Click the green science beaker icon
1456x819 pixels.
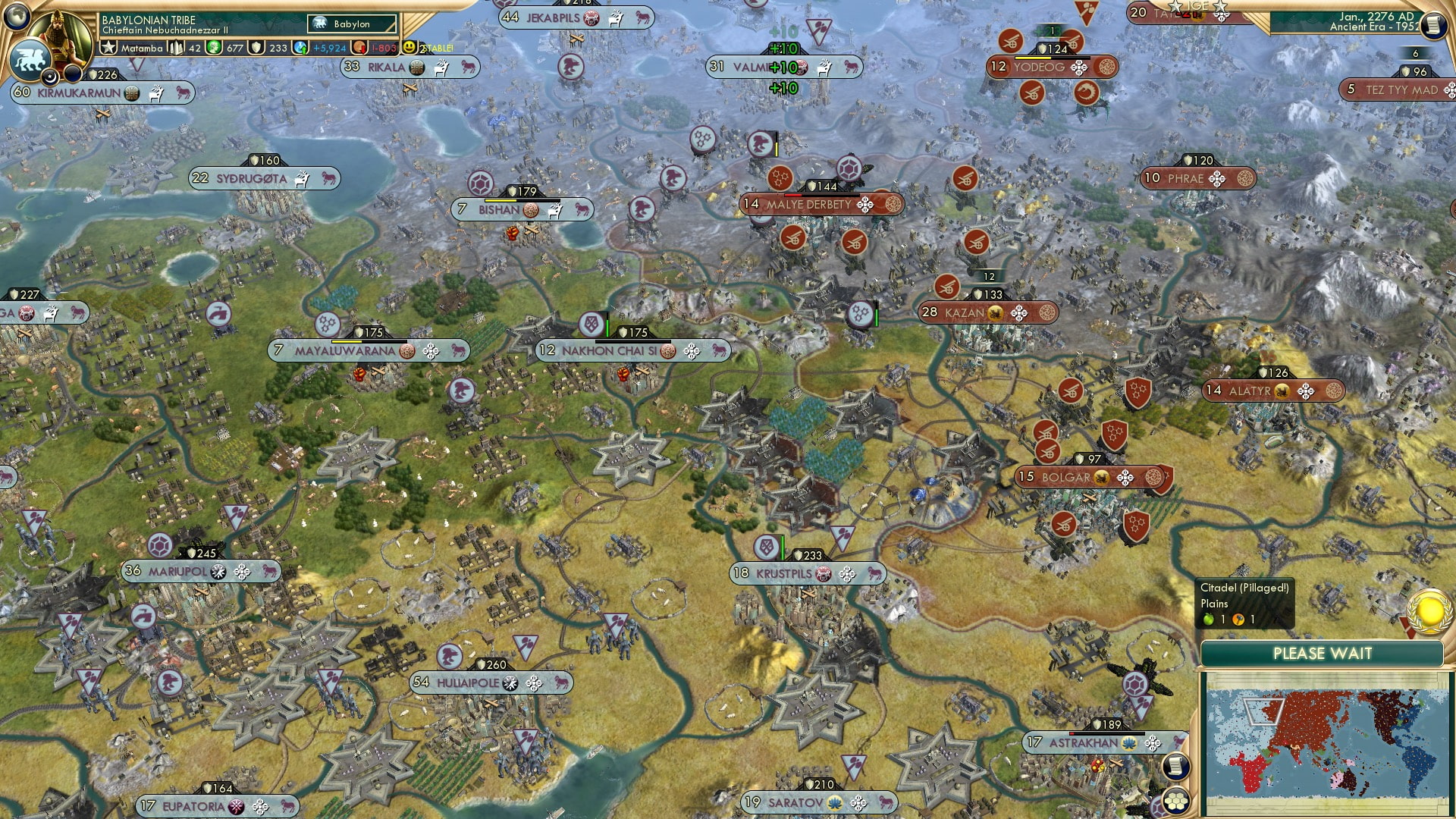point(214,47)
